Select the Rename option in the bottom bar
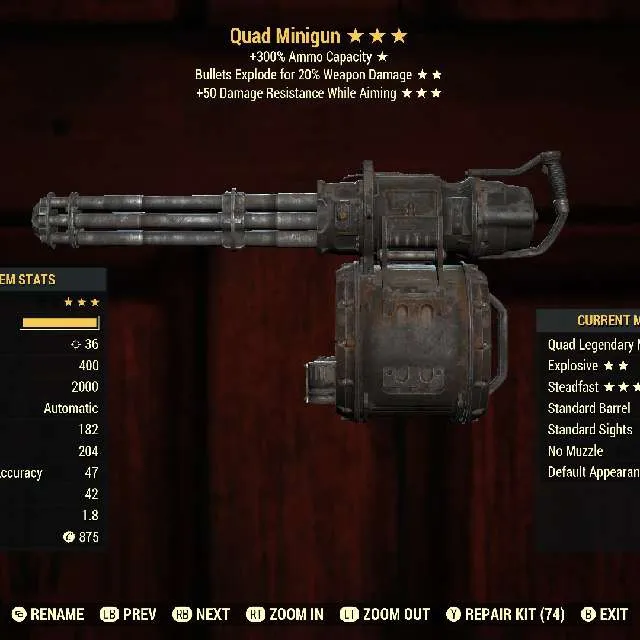640x640 pixels. pos(50,614)
